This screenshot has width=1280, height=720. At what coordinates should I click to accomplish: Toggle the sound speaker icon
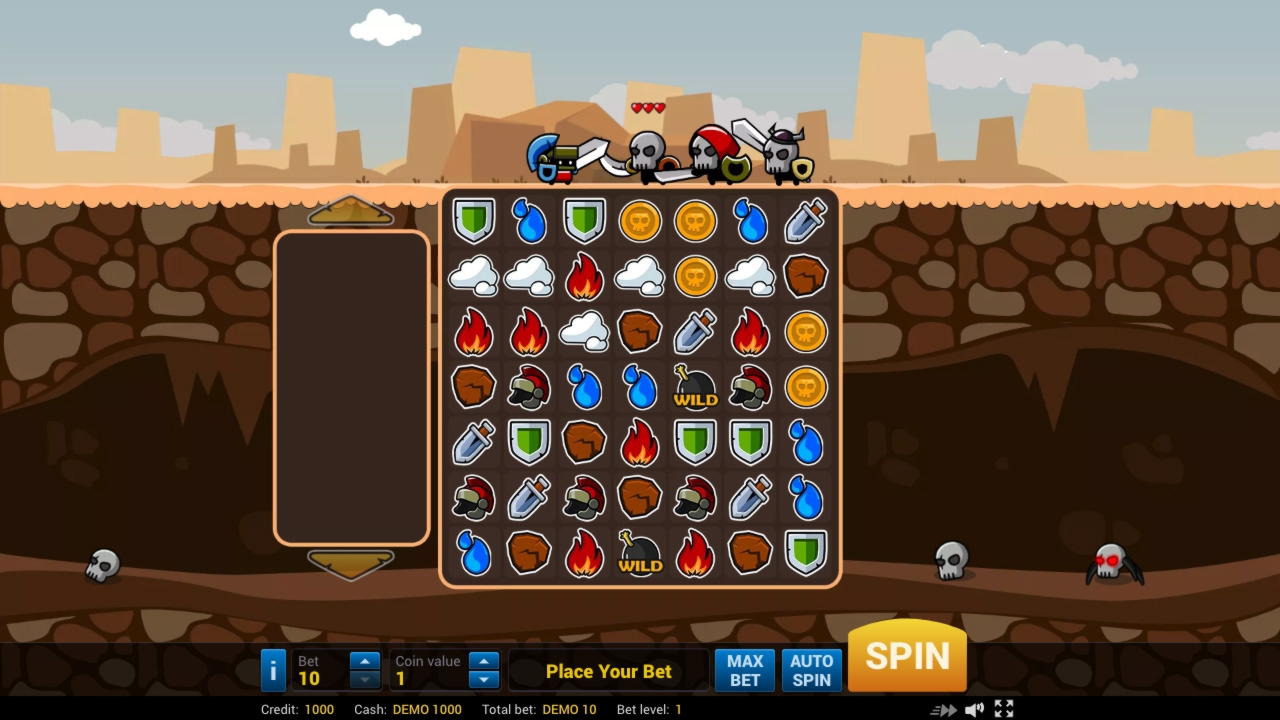click(974, 710)
